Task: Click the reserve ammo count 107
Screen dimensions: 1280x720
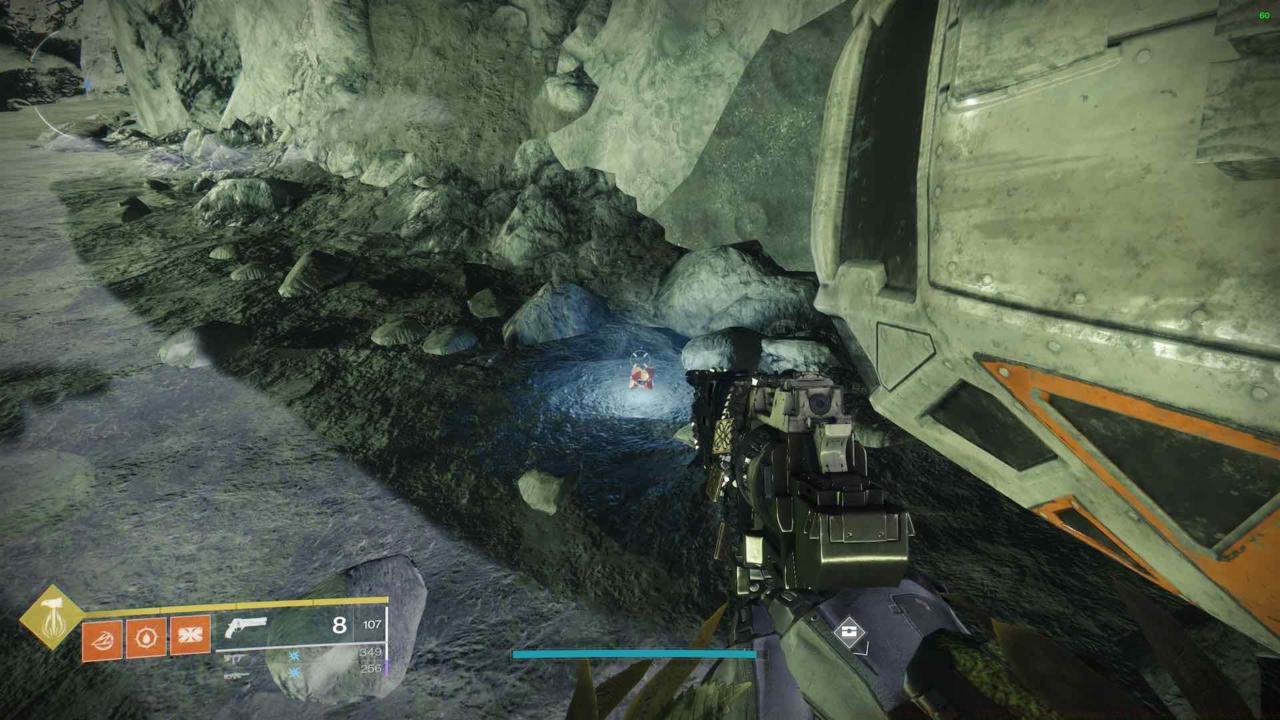Action: pos(371,625)
